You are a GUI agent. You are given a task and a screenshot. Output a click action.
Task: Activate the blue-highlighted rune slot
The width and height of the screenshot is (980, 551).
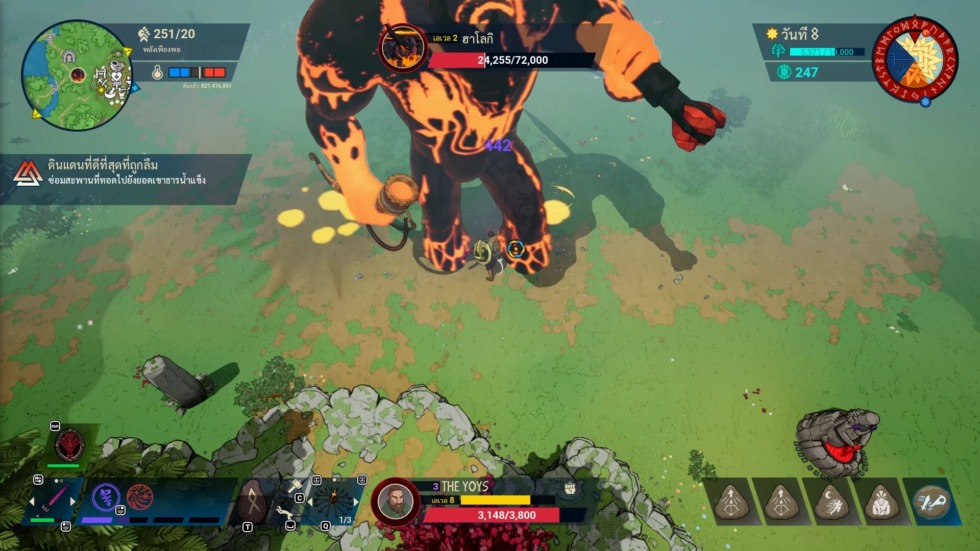932,502
